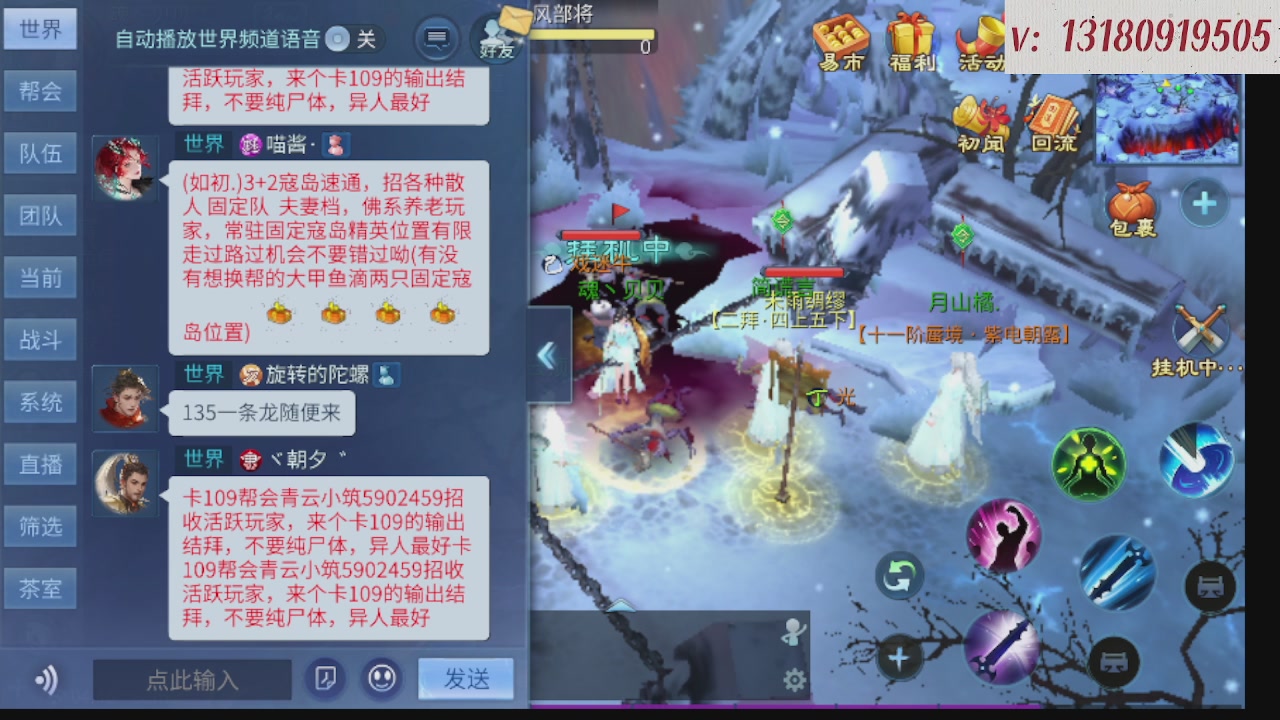Image resolution: width=1280 pixels, height=720 pixels.
Task: Switch to the 系统 chat tab
Action: [x=40, y=402]
